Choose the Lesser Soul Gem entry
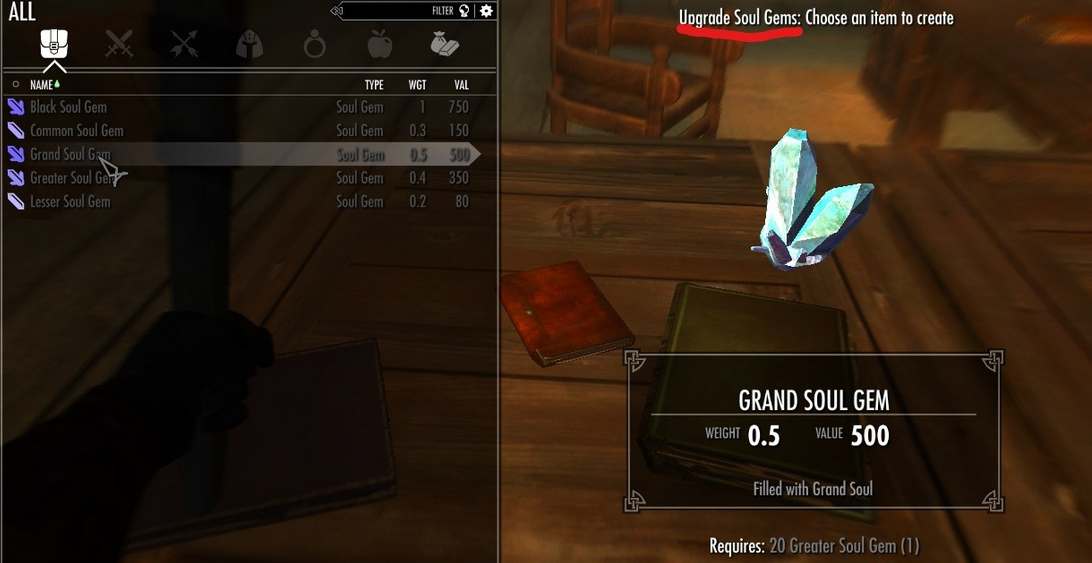The image size is (1092, 563). point(70,202)
